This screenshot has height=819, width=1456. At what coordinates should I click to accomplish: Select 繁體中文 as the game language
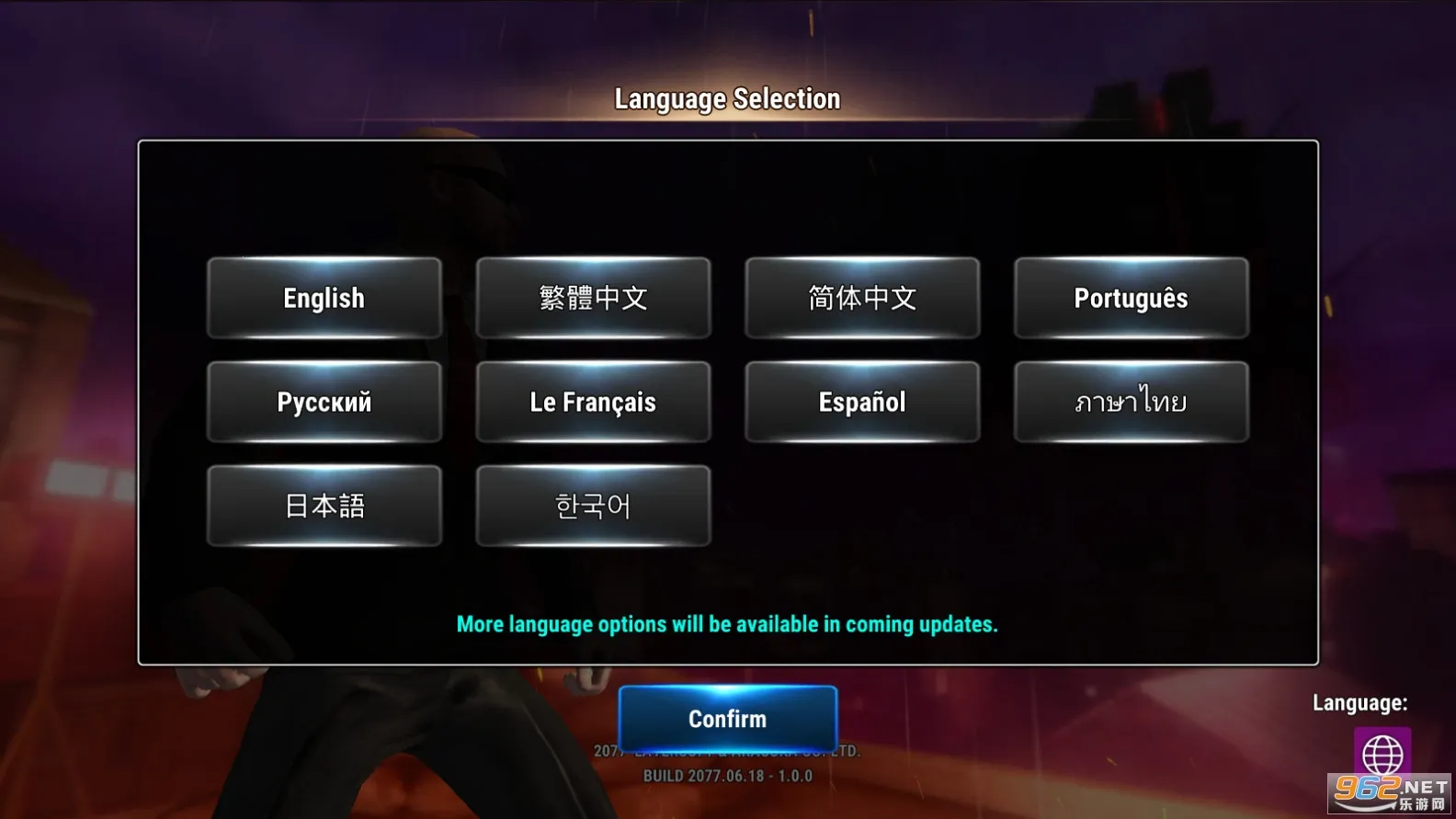tap(593, 298)
